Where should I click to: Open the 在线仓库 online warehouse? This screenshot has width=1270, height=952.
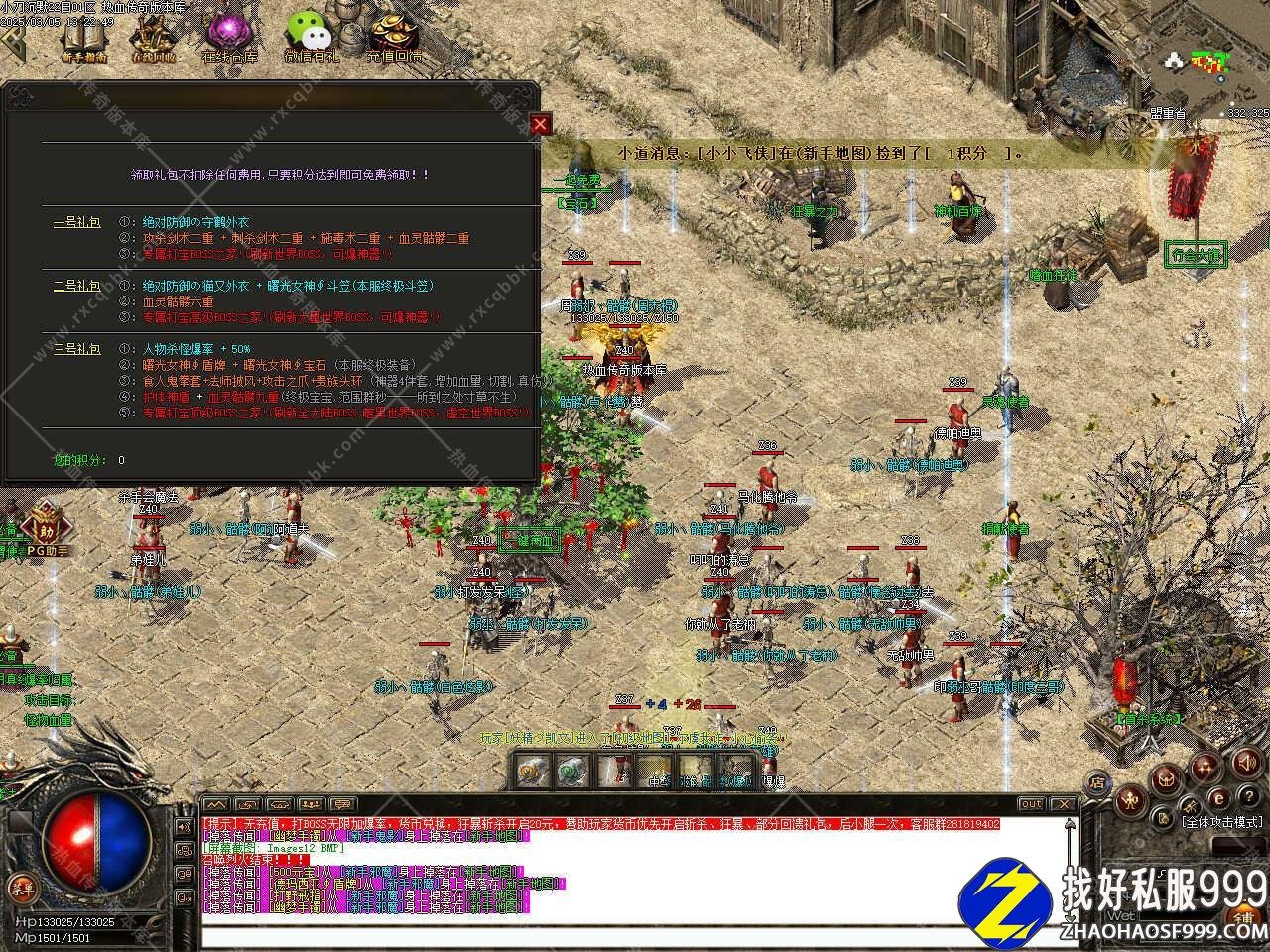(x=229, y=40)
